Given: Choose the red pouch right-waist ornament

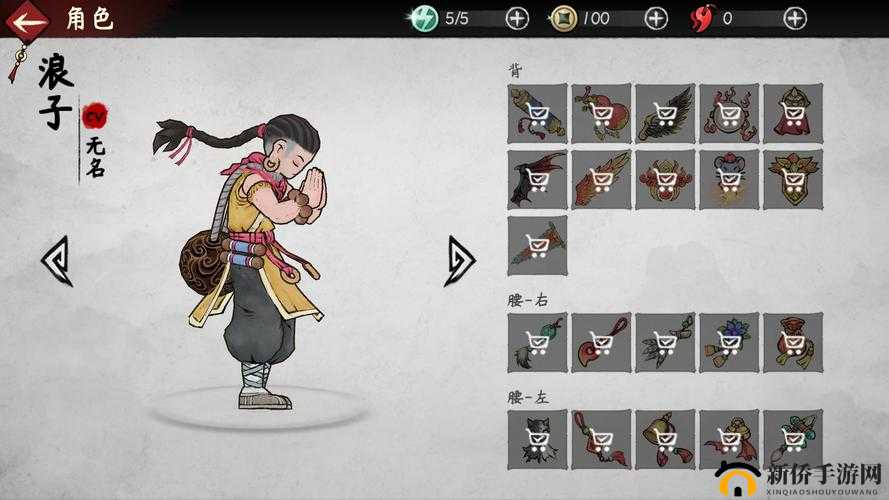Looking at the screenshot, I should 793,342.
